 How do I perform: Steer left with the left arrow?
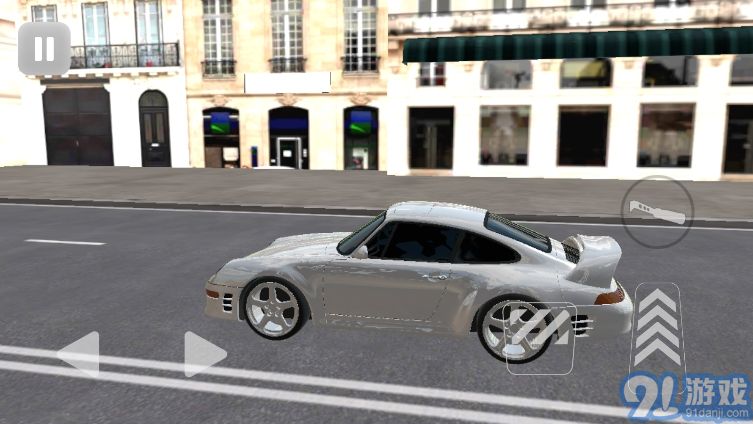78,354
